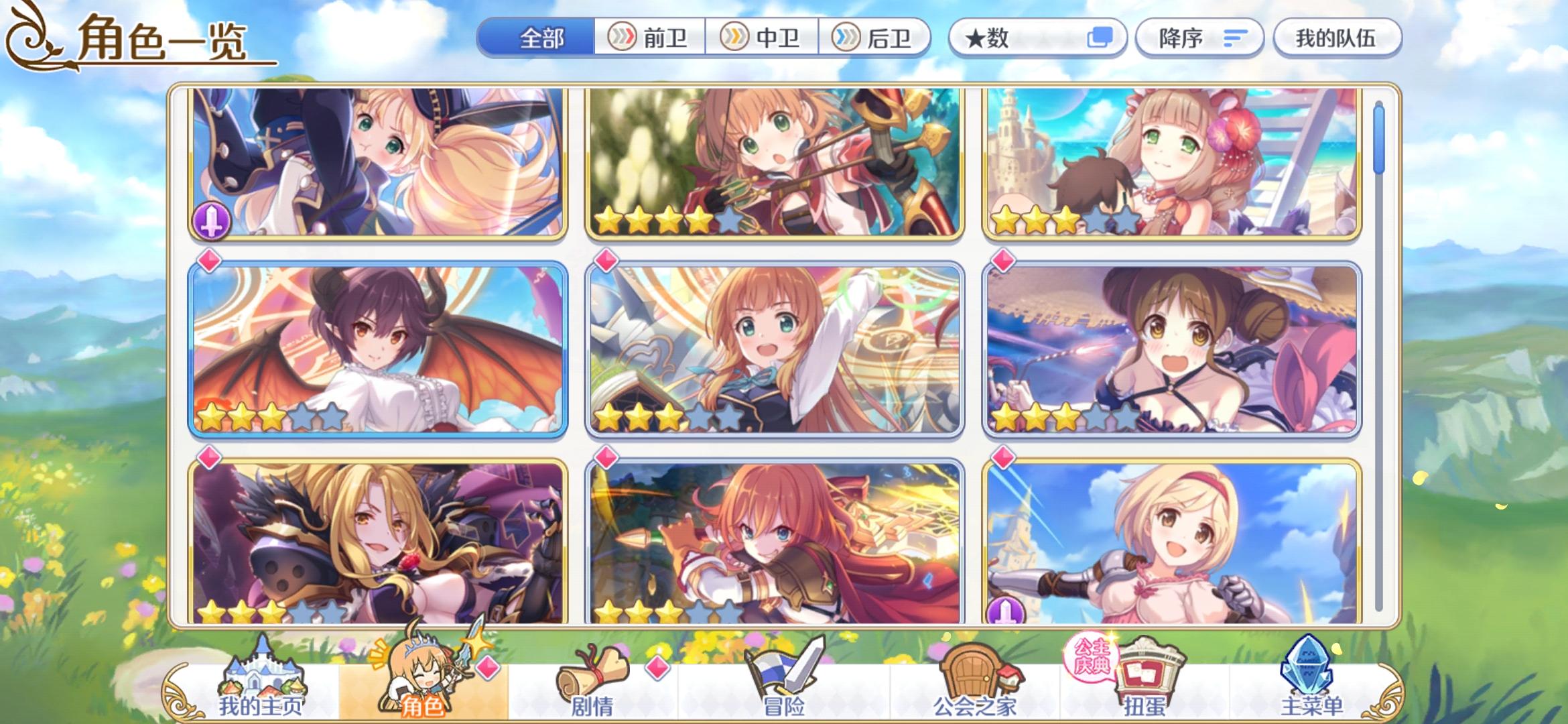Click the copy icon beside the star filter
The height and width of the screenshot is (724, 1568).
pos(1100,38)
